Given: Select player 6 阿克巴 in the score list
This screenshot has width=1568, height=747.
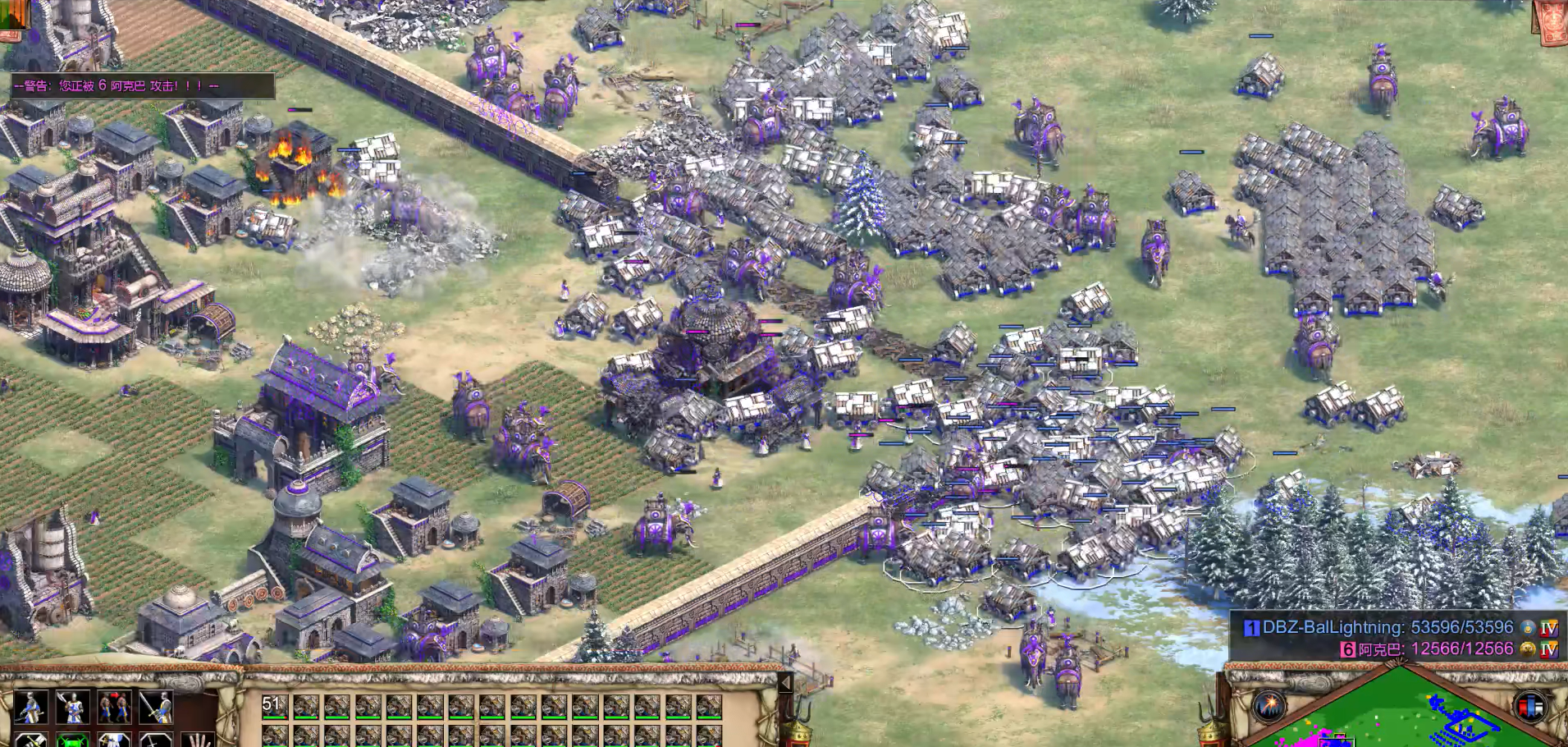Looking at the screenshot, I should tap(1428, 649).
